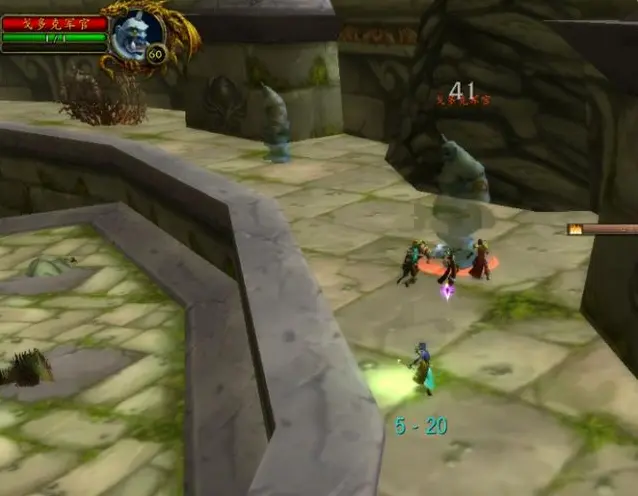Click the ogre portrait in the target frame
This screenshot has width=638, height=496.
point(135,36)
